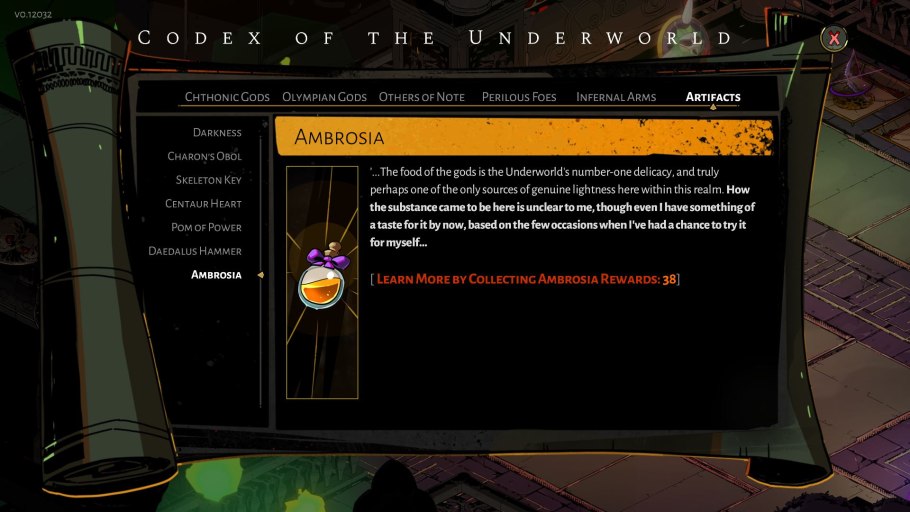The width and height of the screenshot is (910, 512).
Task: View the Centaur Heart entry
Action: pos(203,204)
